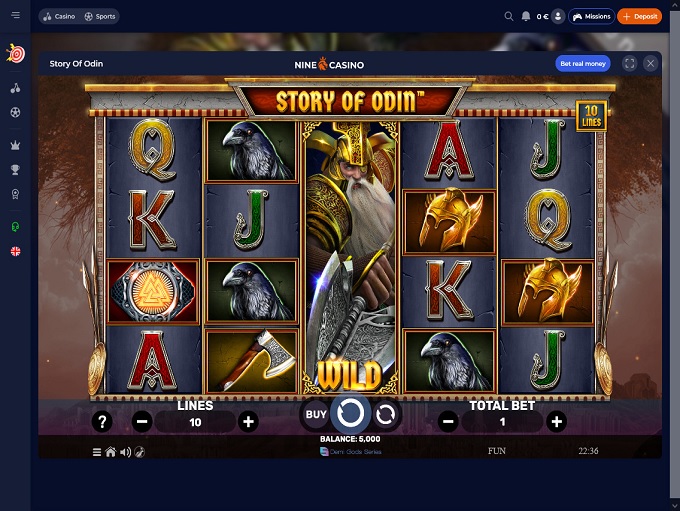Raise the total bet

[x=557, y=422]
